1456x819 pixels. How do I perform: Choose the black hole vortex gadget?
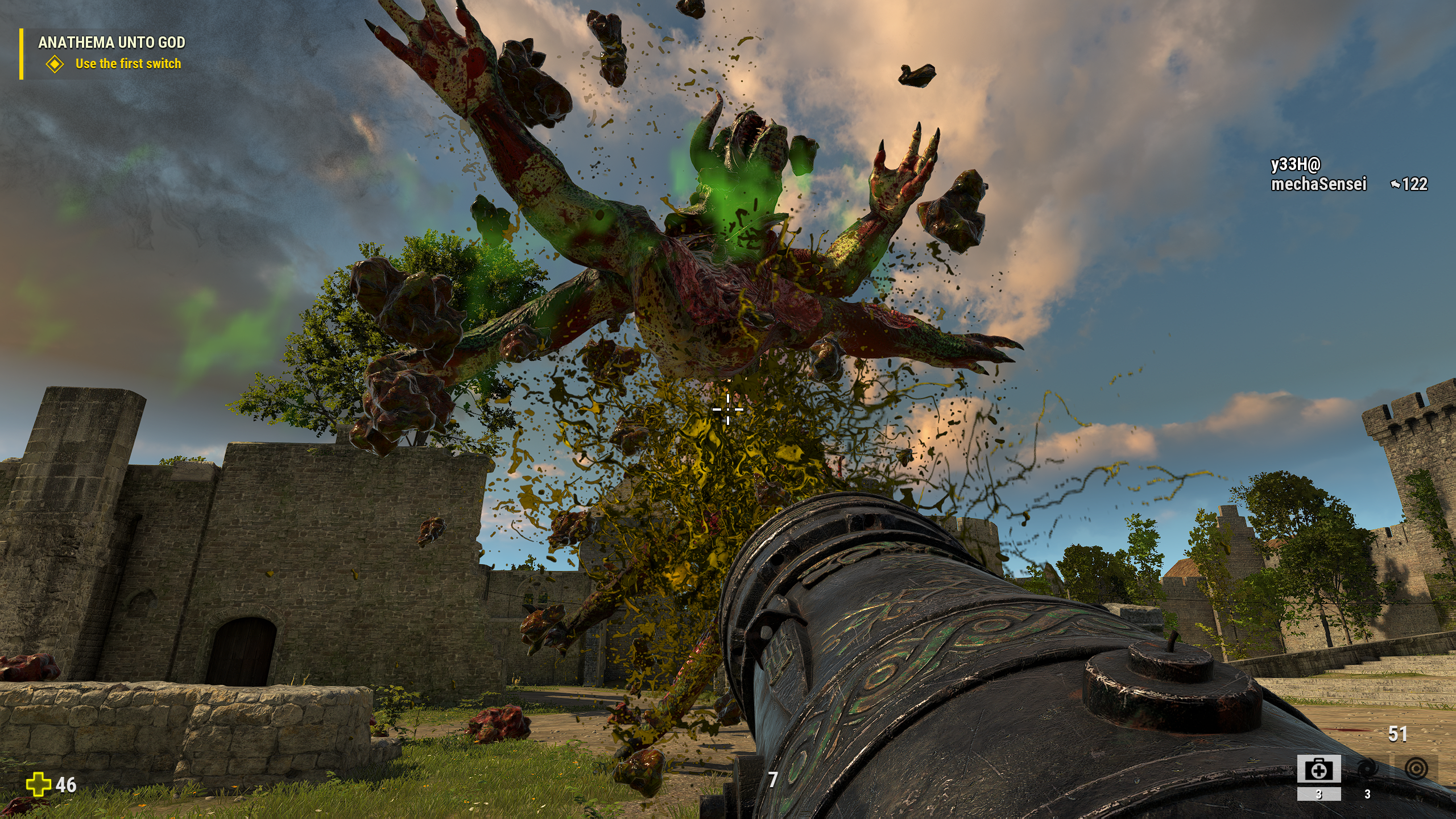(1367, 770)
